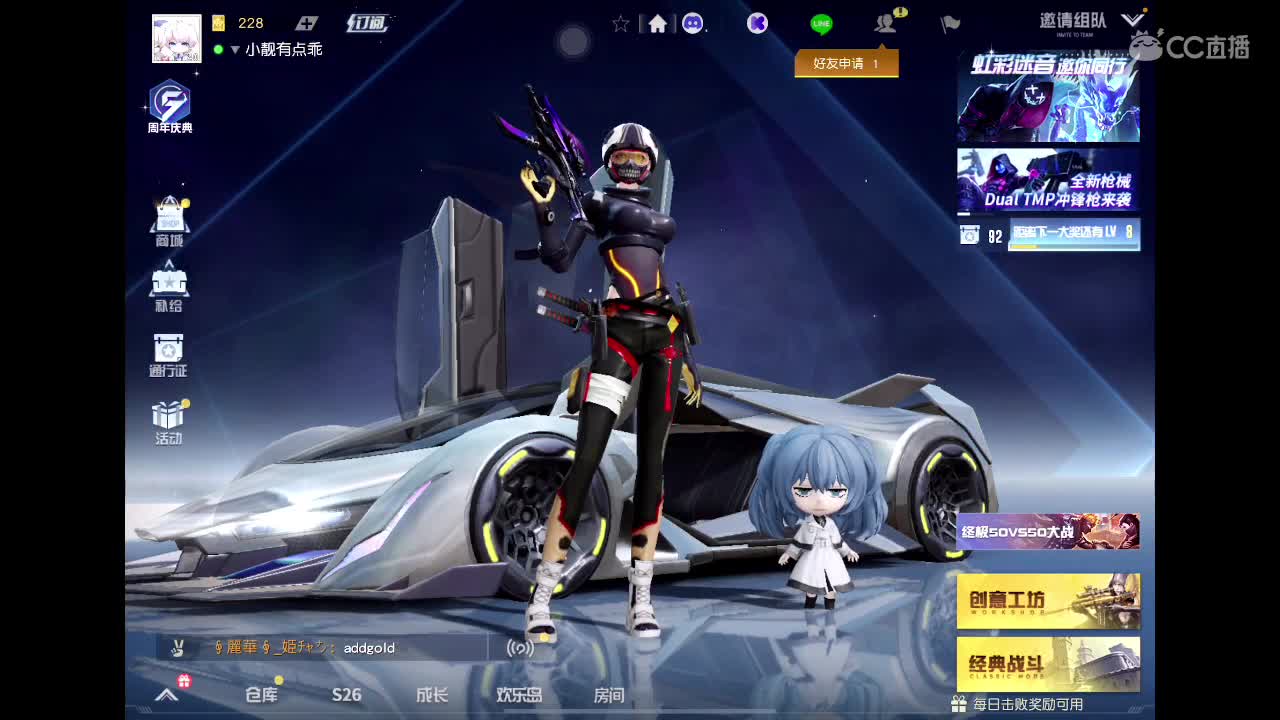1280x720 pixels.
Task: Expand the bottom-left chevron menu
Action: tap(165, 696)
